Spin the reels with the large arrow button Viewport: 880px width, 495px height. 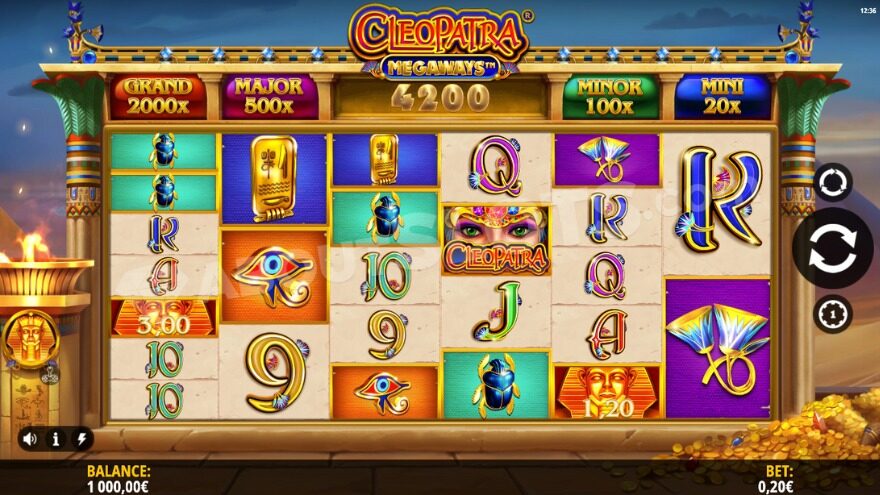coord(832,248)
